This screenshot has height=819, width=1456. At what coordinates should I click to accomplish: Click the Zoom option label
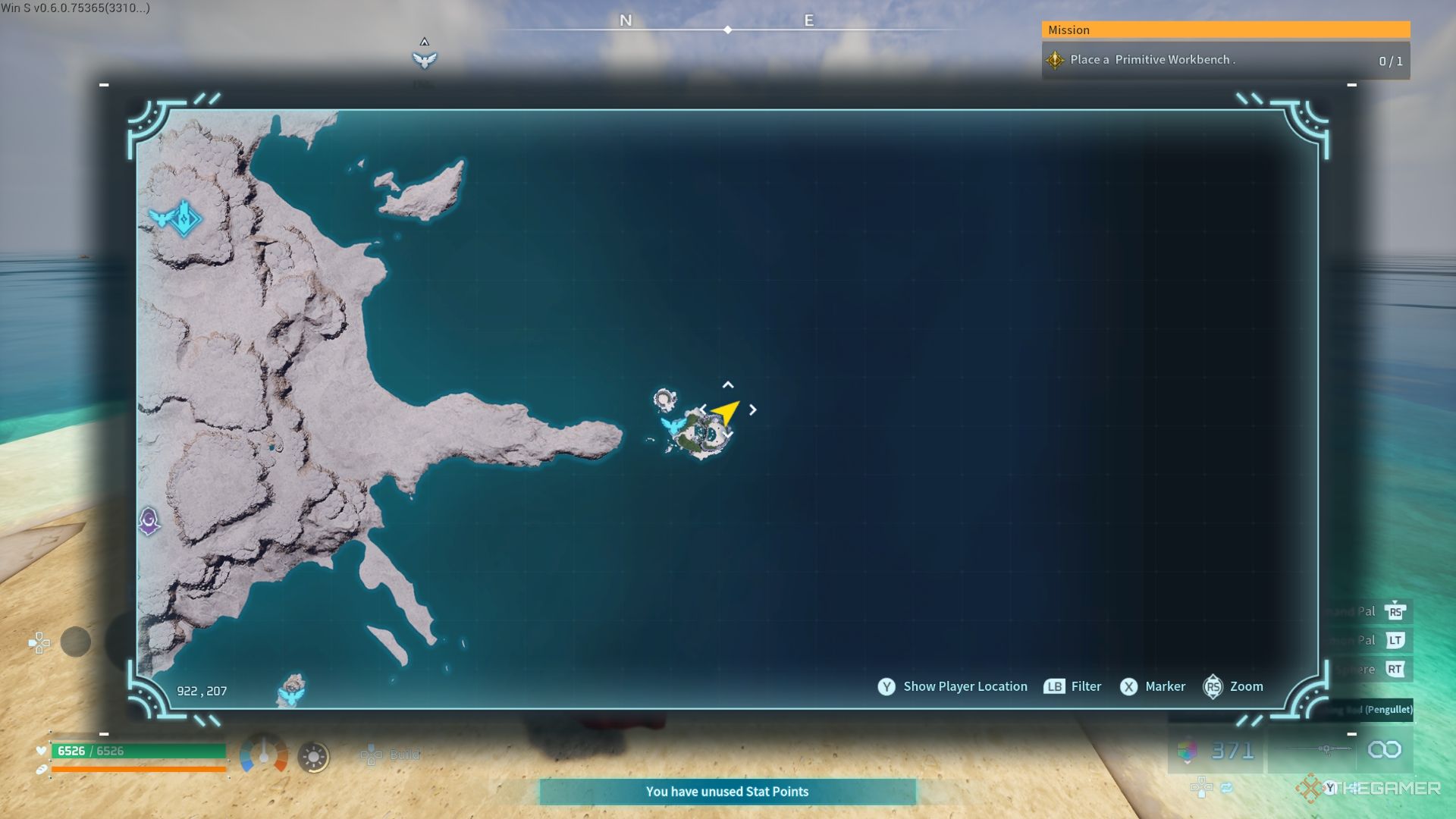tap(1246, 686)
